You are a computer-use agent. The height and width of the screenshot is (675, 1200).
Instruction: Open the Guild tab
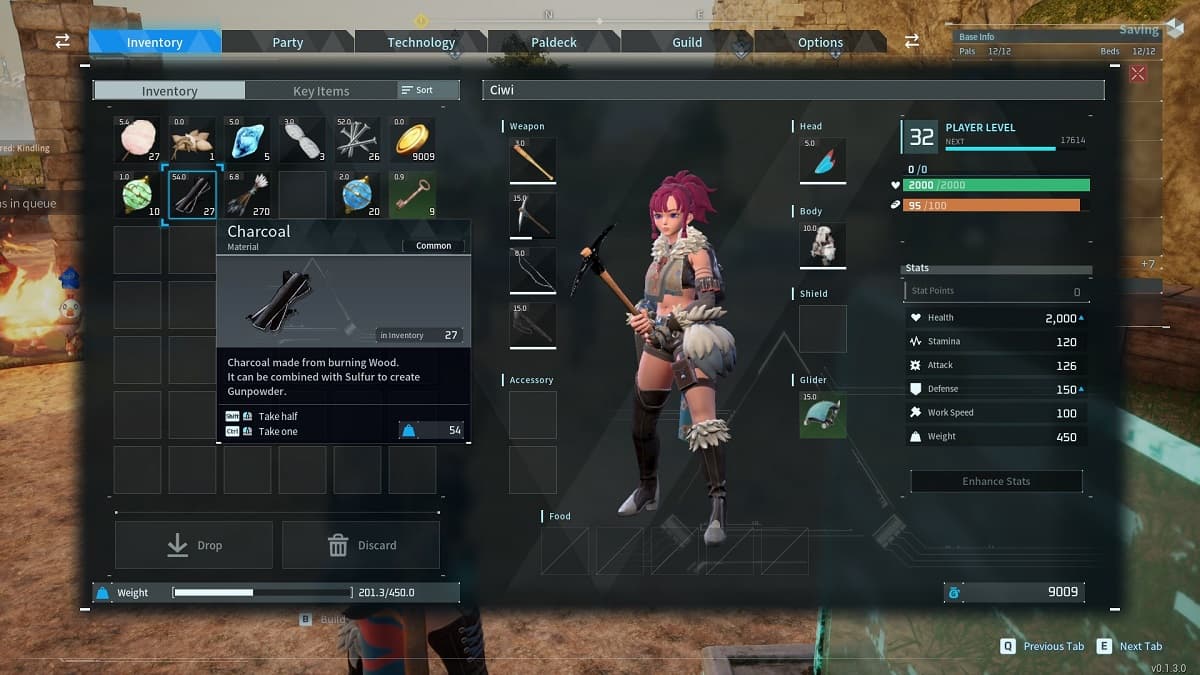[x=687, y=42]
